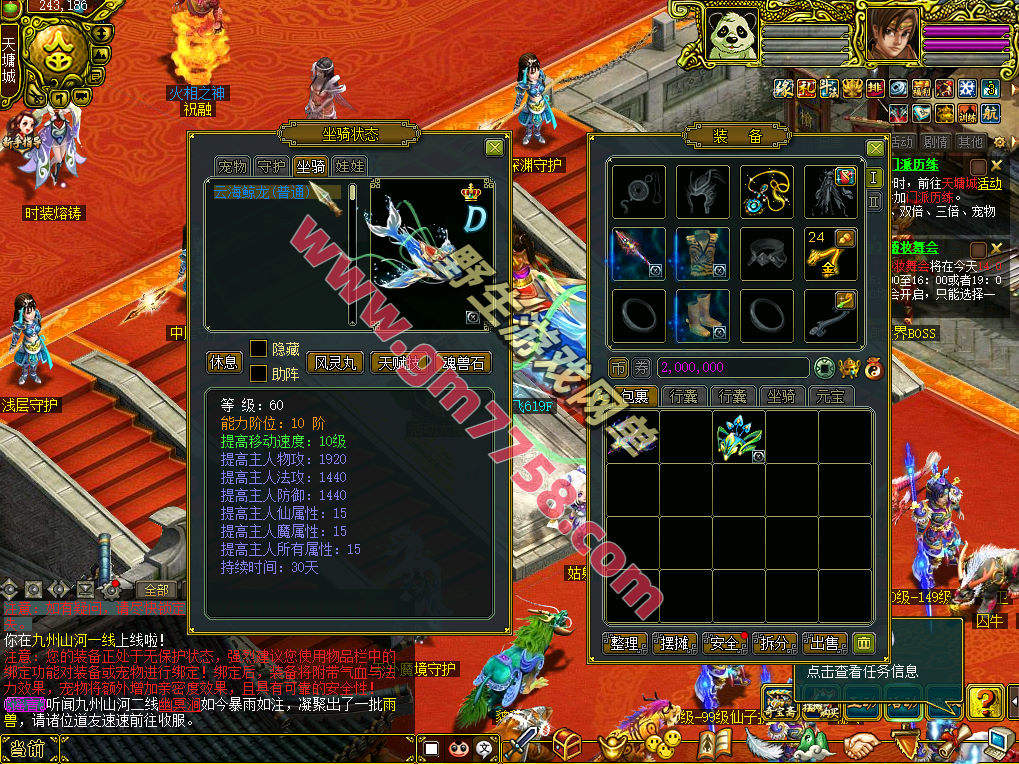Select the feathered crown item in bag
Viewport: 1019px width, 764px height.
pos(739,435)
